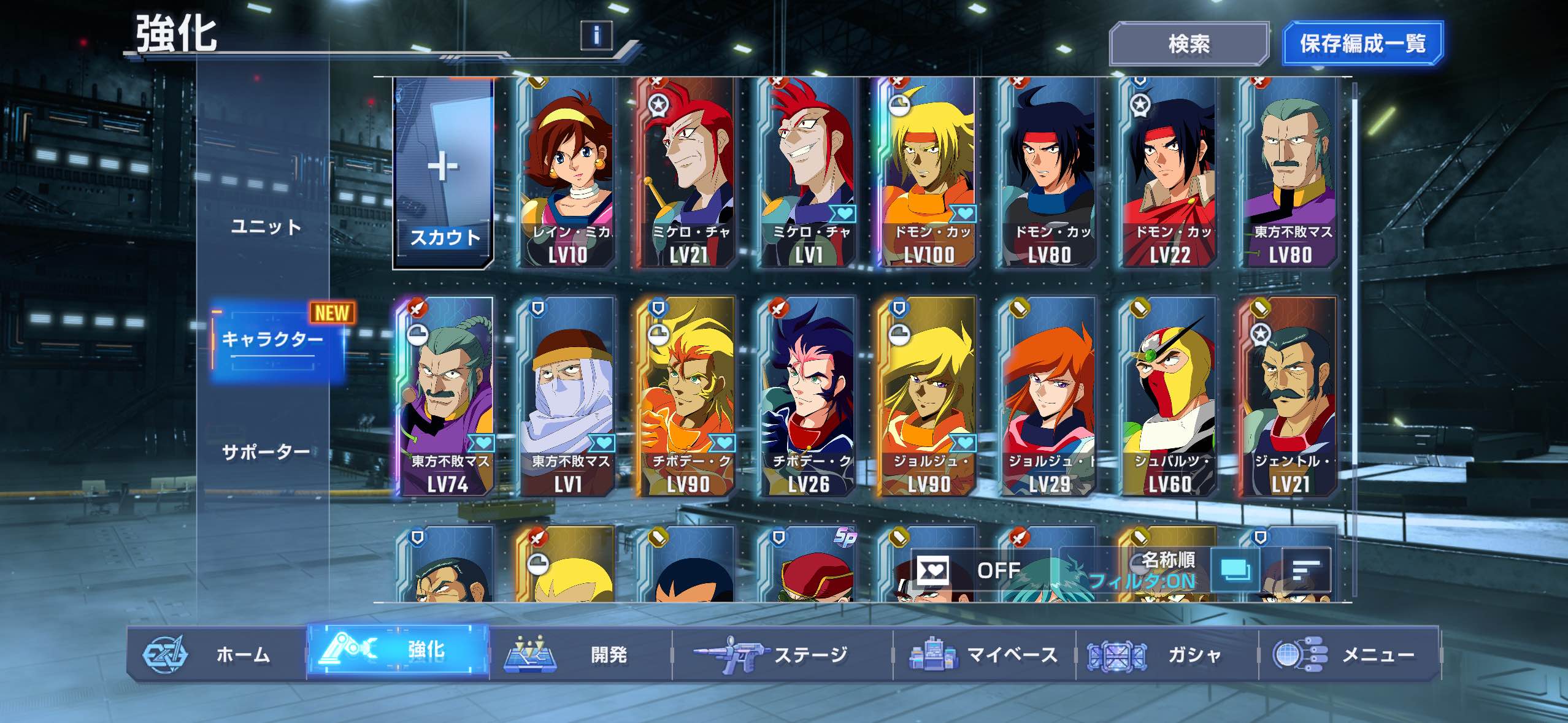Viewport: 1568px width, 723px height.
Task: Open the メニュー main menu
Action: (1348, 654)
